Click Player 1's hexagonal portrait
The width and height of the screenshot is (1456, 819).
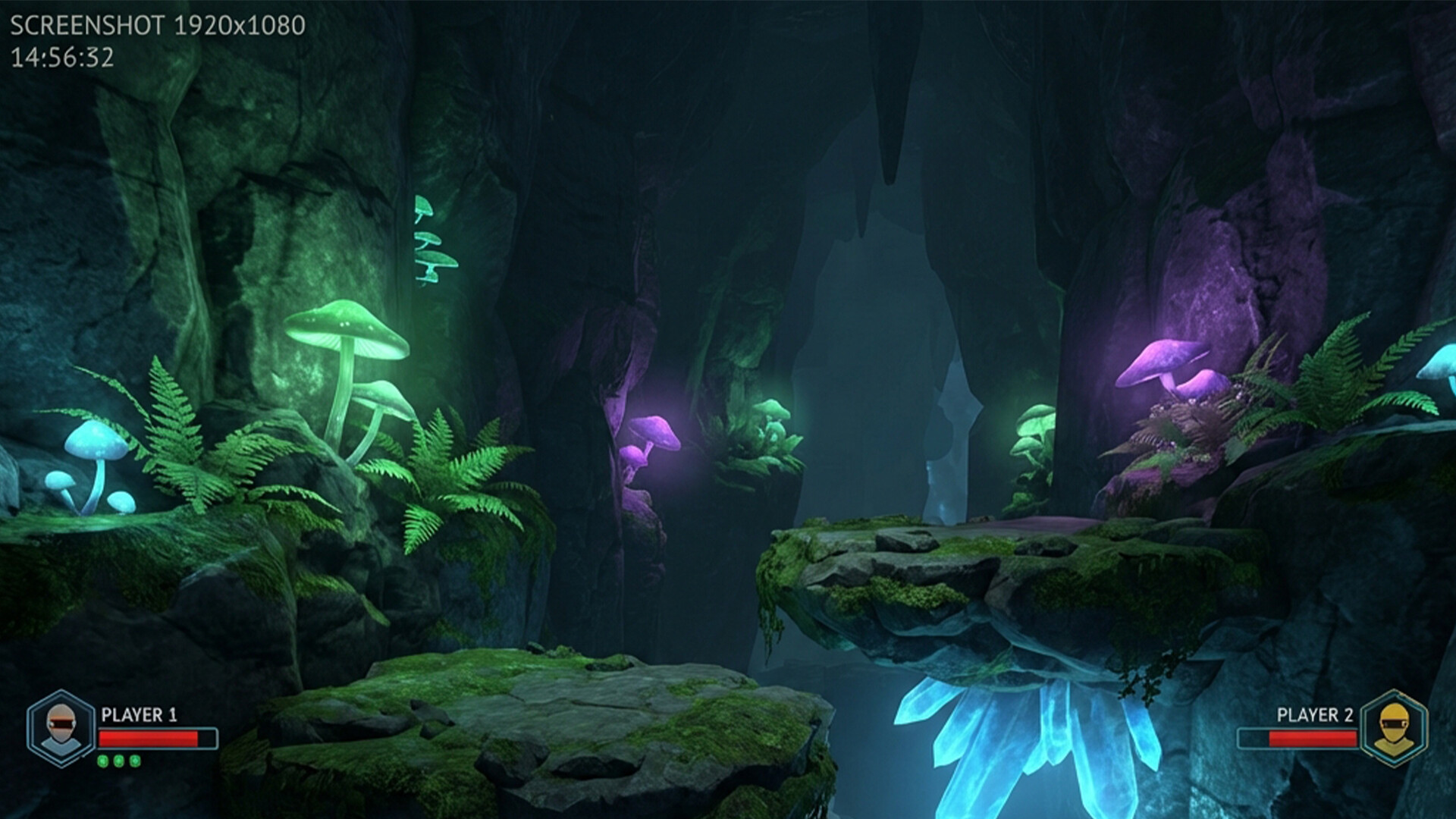pyautogui.click(x=61, y=729)
